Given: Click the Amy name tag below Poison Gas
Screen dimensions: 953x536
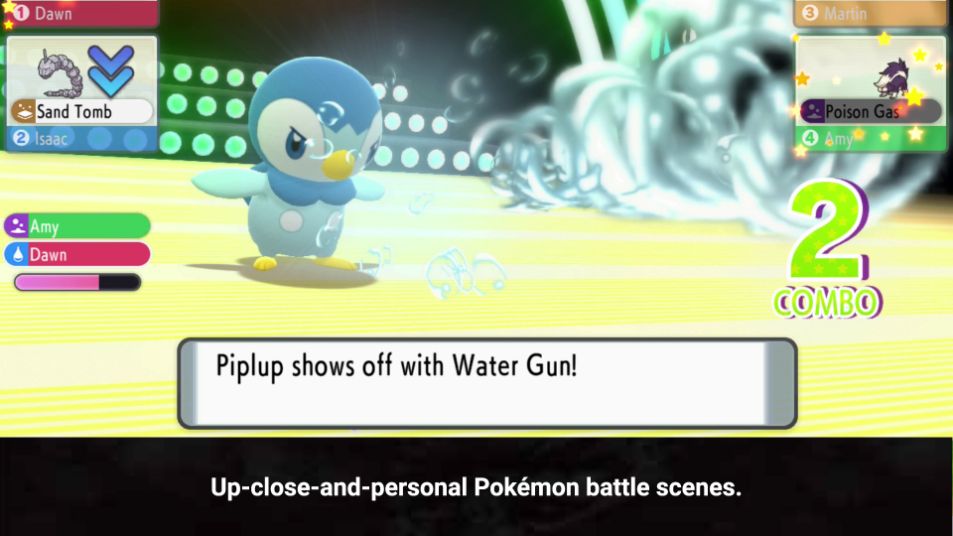Looking at the screenshot, I should [869, 139].
